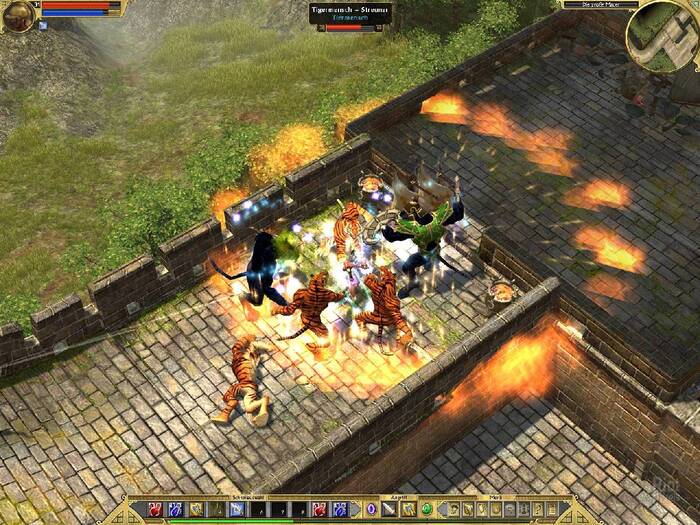The width and height of the screenshot is (700, 525).
Task: Activate the light-blue skill icon in the quickbar
Action: tap(237, 509)
